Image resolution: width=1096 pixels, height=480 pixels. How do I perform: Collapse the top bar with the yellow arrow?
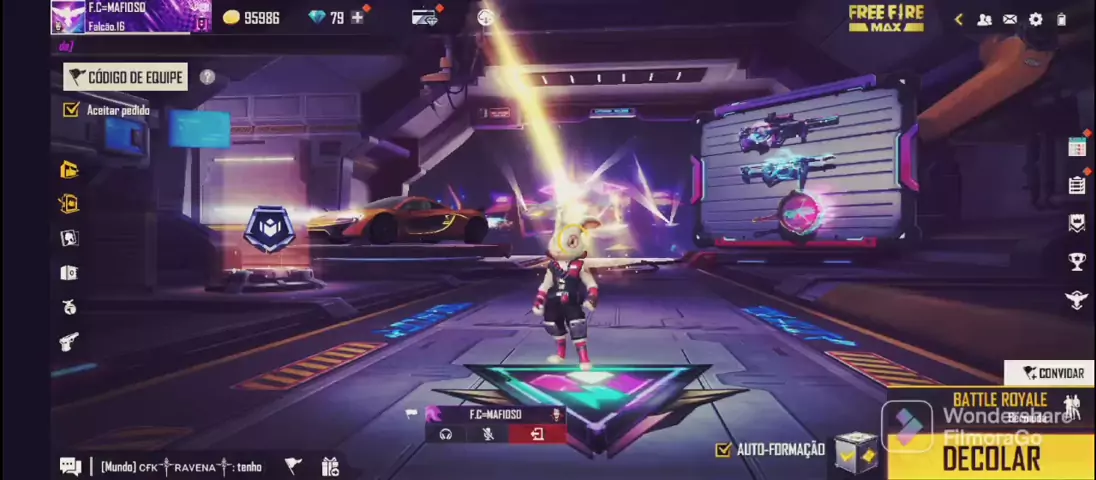(958, 19)
